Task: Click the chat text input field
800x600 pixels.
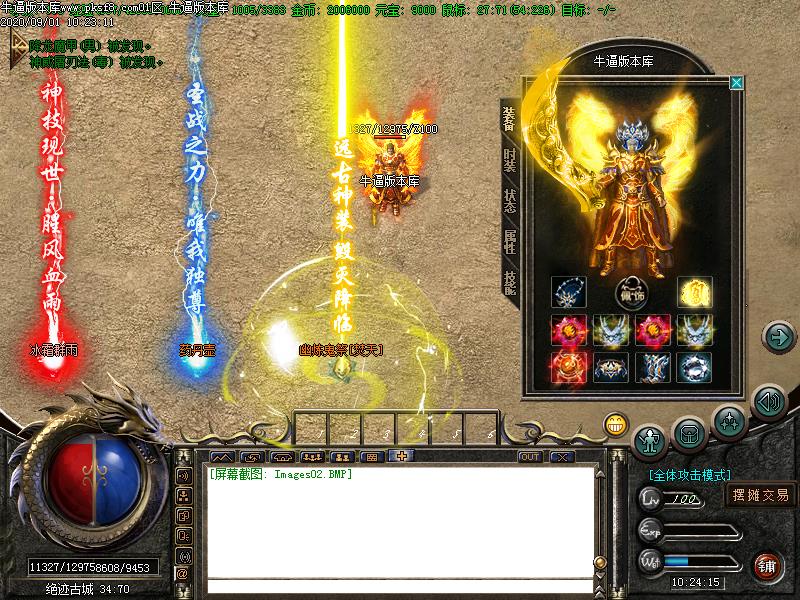Action: pos(400,586)
